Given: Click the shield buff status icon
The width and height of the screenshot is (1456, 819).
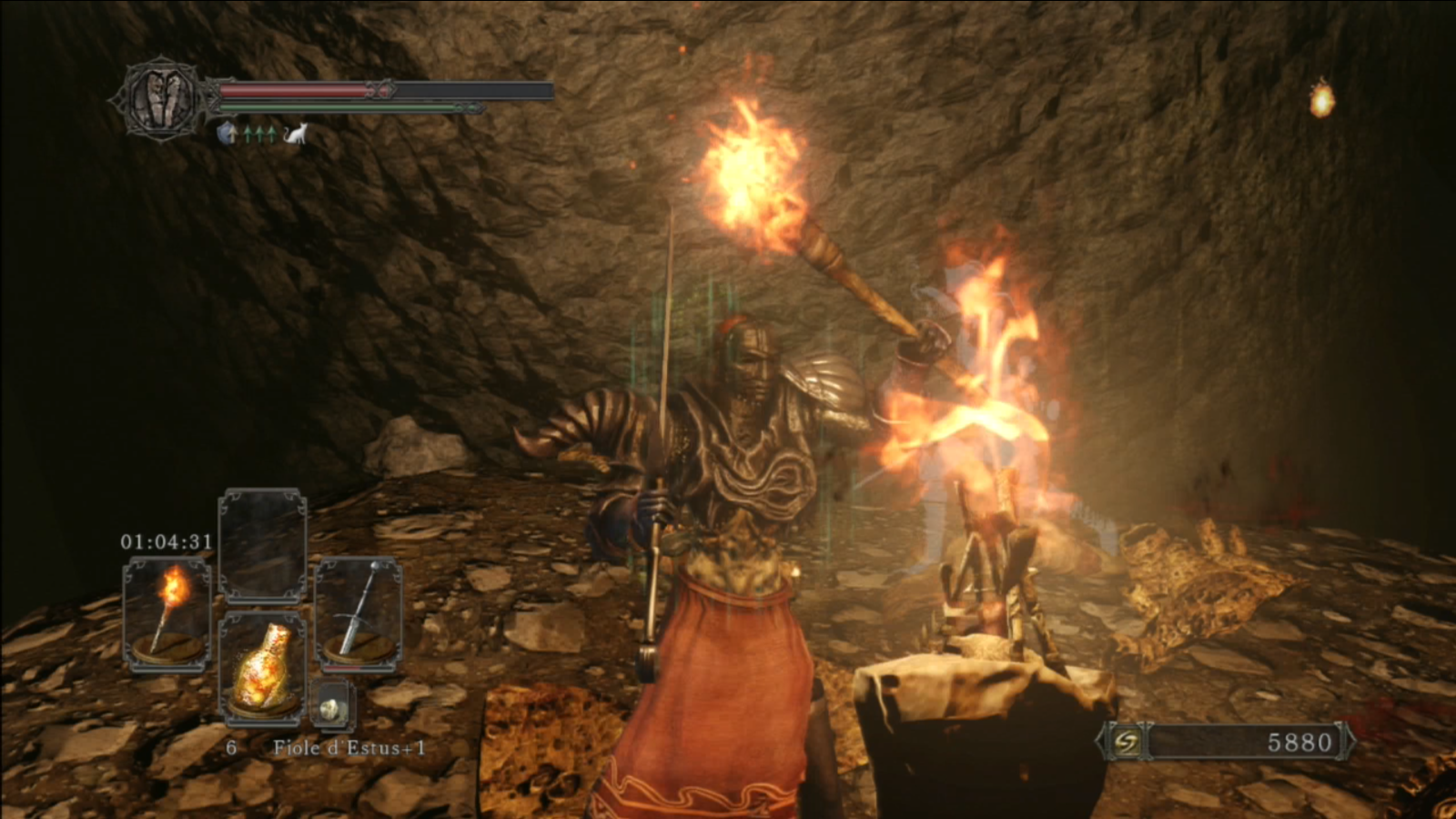Looking at the screenshot, I should [x=227, y=135].
